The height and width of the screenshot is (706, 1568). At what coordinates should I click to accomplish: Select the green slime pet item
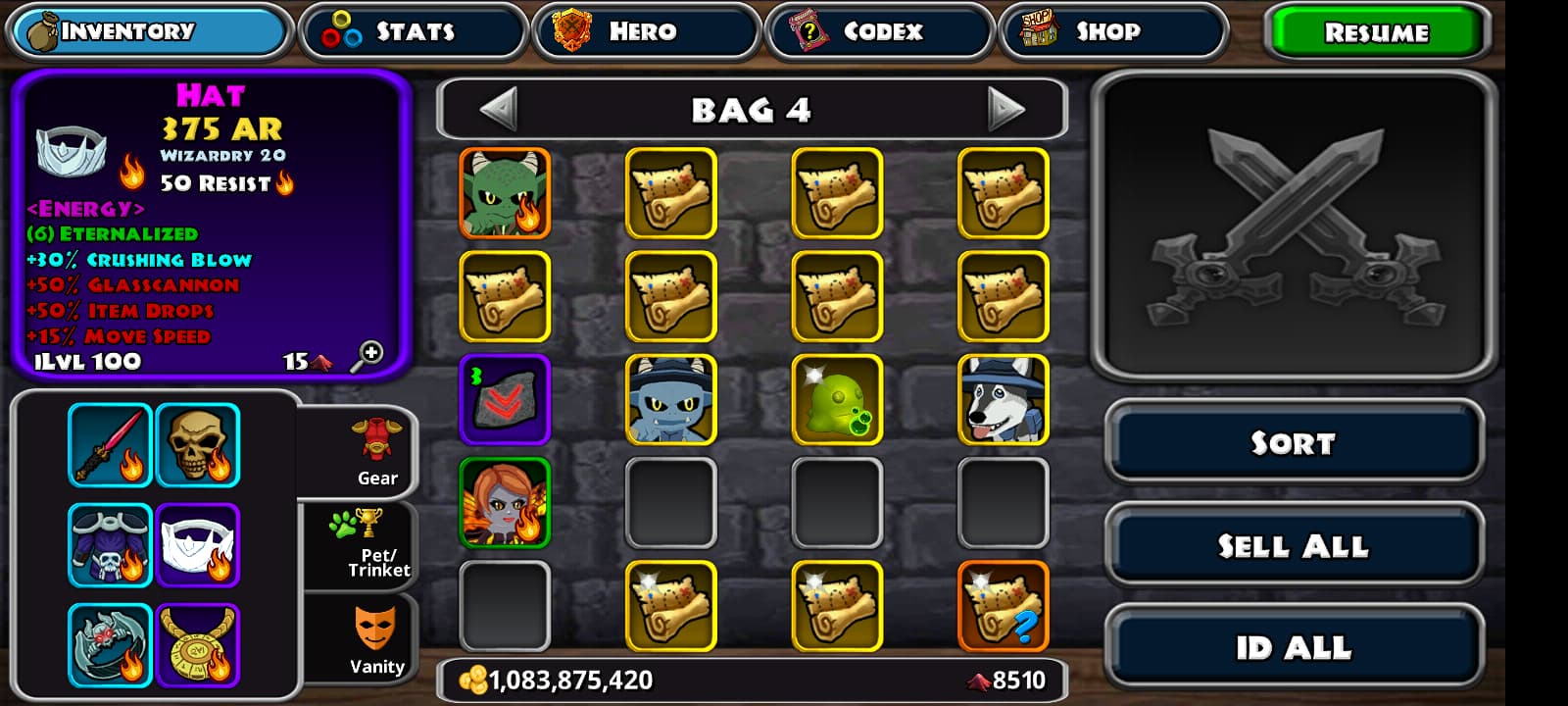(x=837, y=399)
